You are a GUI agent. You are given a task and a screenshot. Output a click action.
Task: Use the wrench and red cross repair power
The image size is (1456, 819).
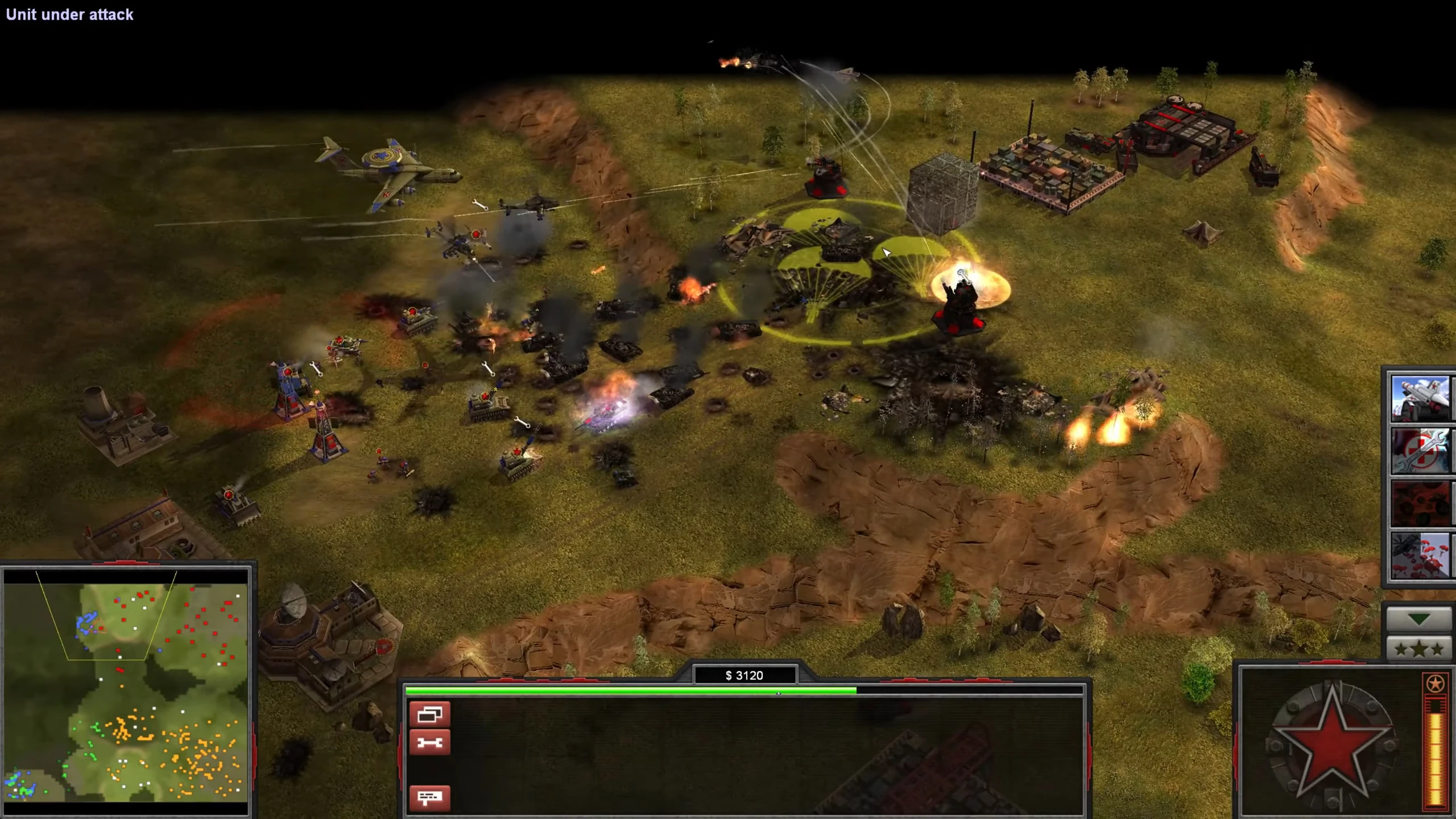point(1420,451)
